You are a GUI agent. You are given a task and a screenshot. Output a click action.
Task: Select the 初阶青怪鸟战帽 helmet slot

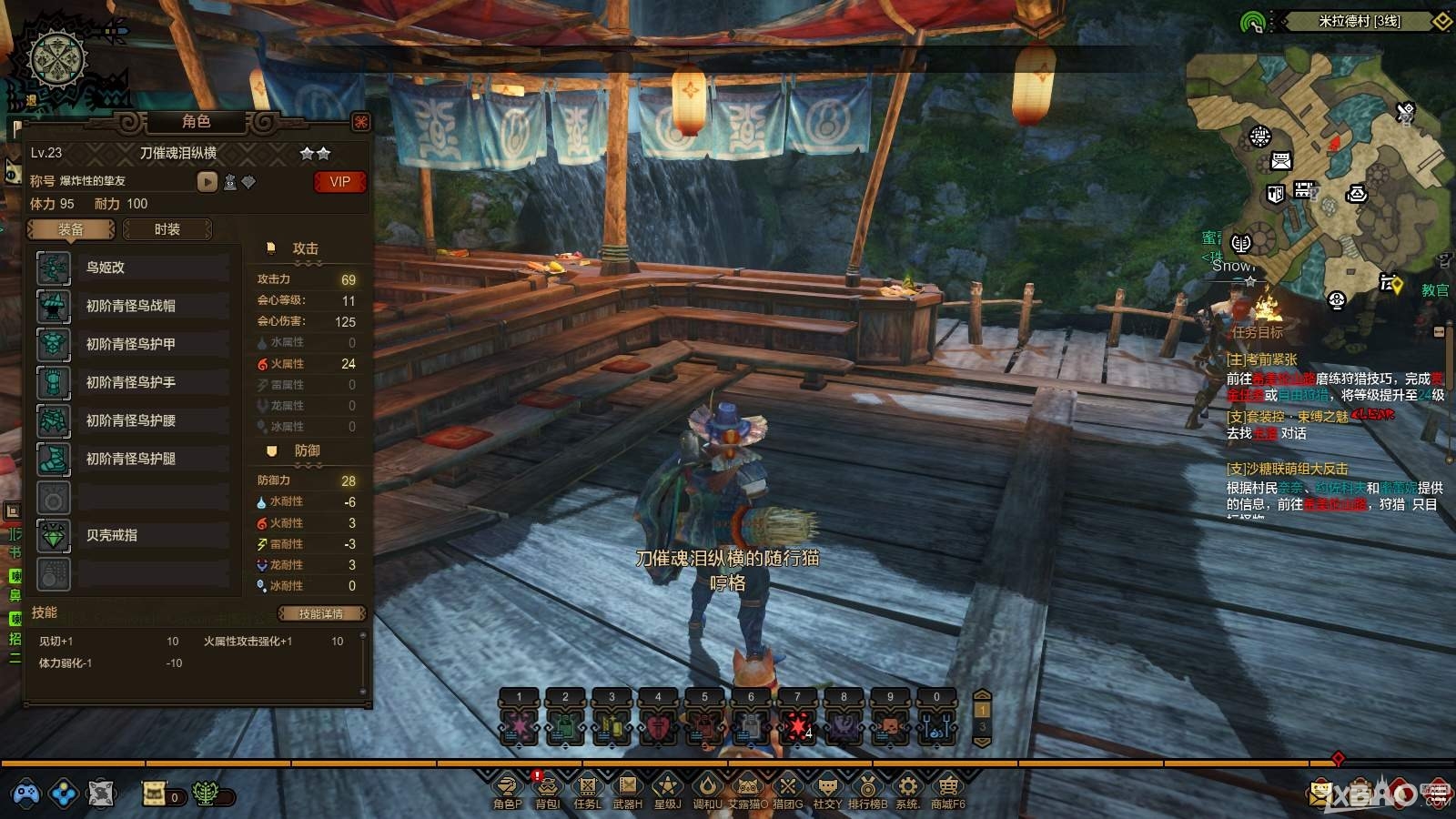(132, 306)
